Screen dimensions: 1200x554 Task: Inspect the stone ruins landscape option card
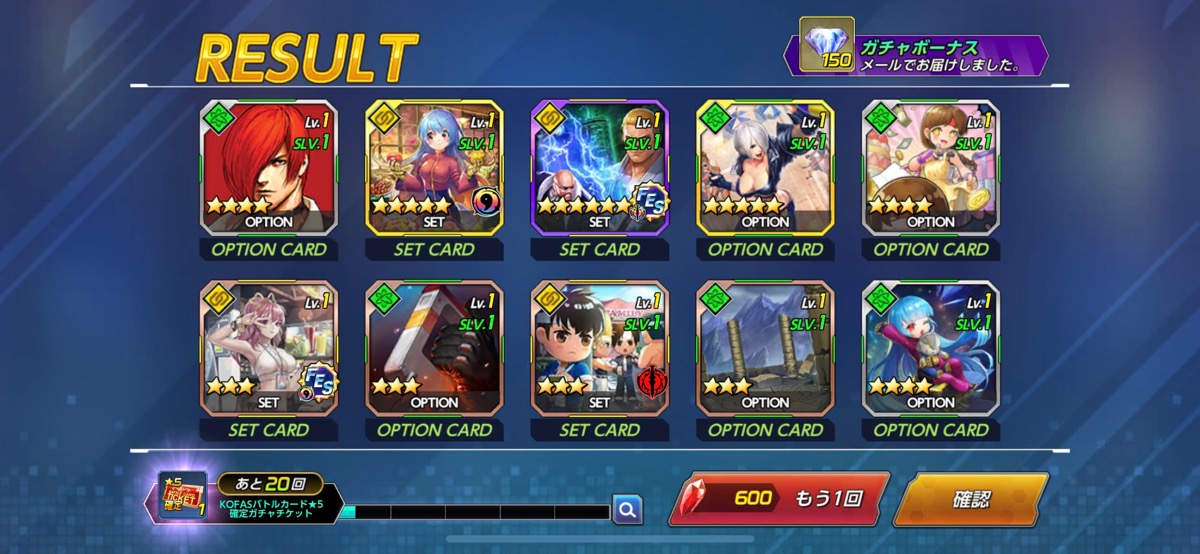coord(765,348)
